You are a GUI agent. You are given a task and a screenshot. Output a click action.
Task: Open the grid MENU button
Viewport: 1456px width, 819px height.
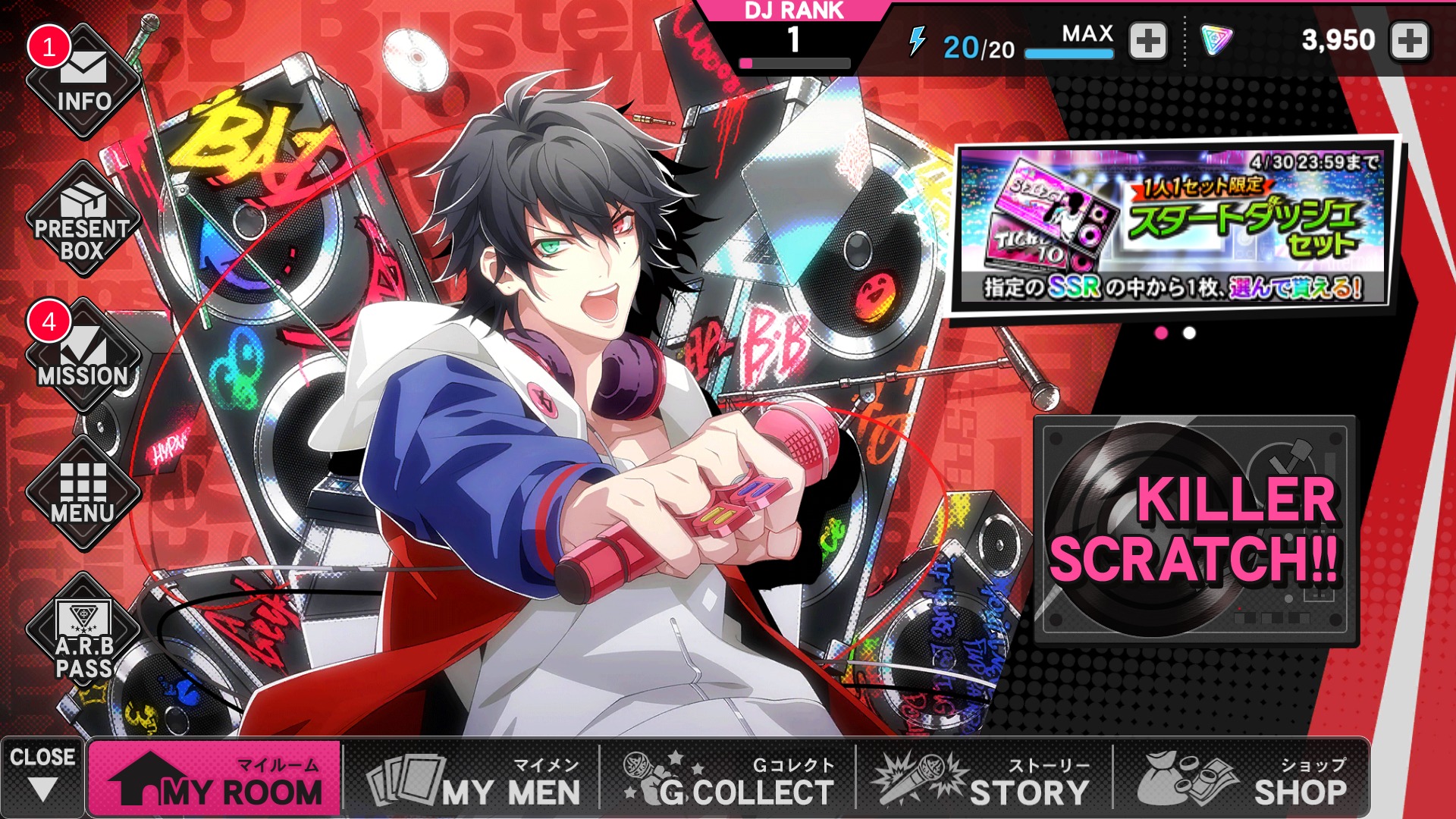(x=83, y=494)
